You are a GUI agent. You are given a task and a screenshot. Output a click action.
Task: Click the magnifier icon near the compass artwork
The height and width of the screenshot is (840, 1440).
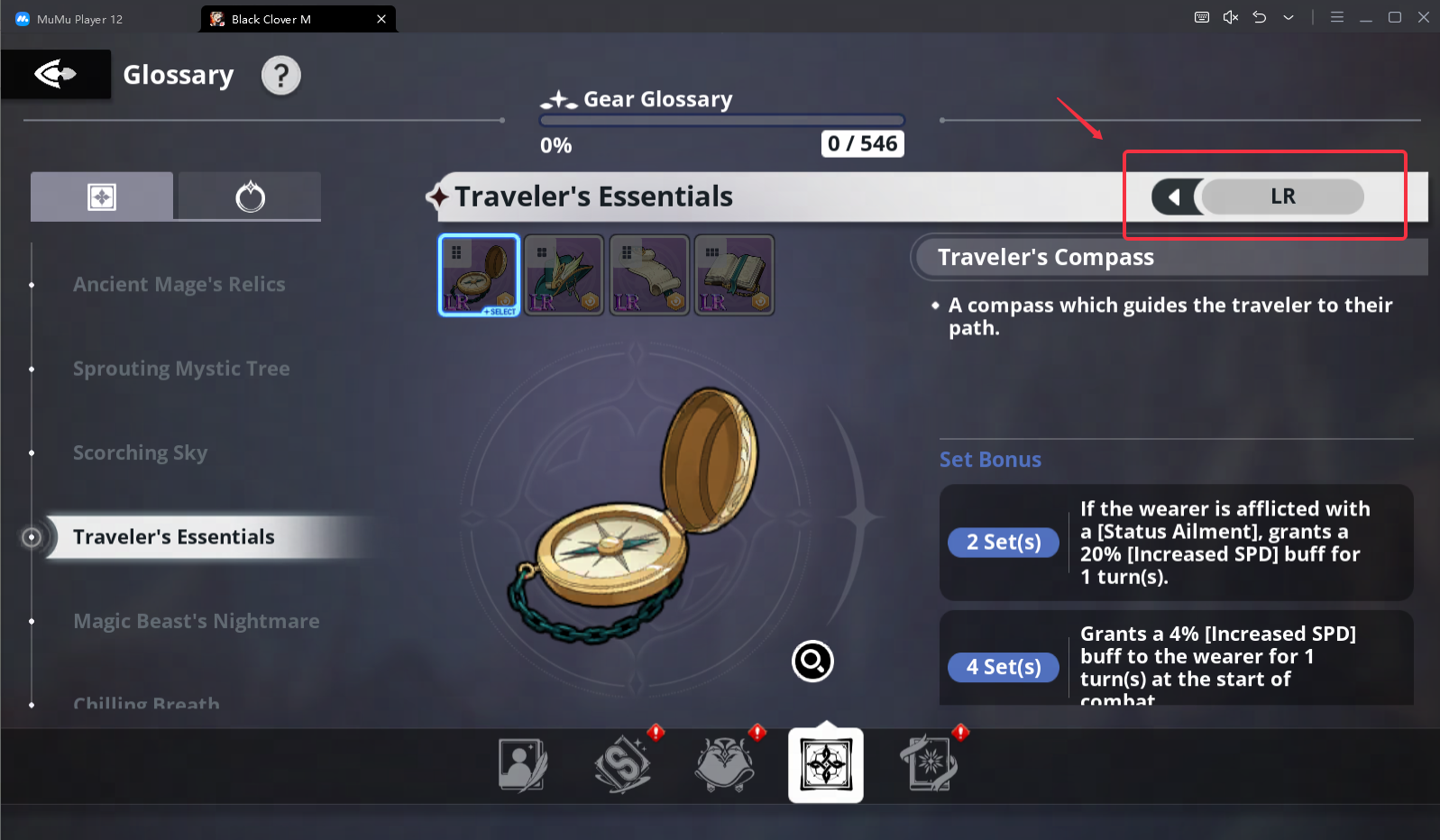812,661
